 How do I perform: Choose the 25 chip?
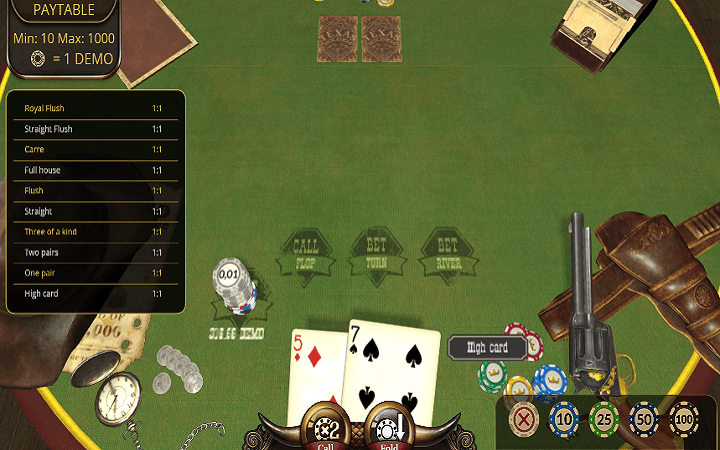pyautogui.click(x=604, y=418)
